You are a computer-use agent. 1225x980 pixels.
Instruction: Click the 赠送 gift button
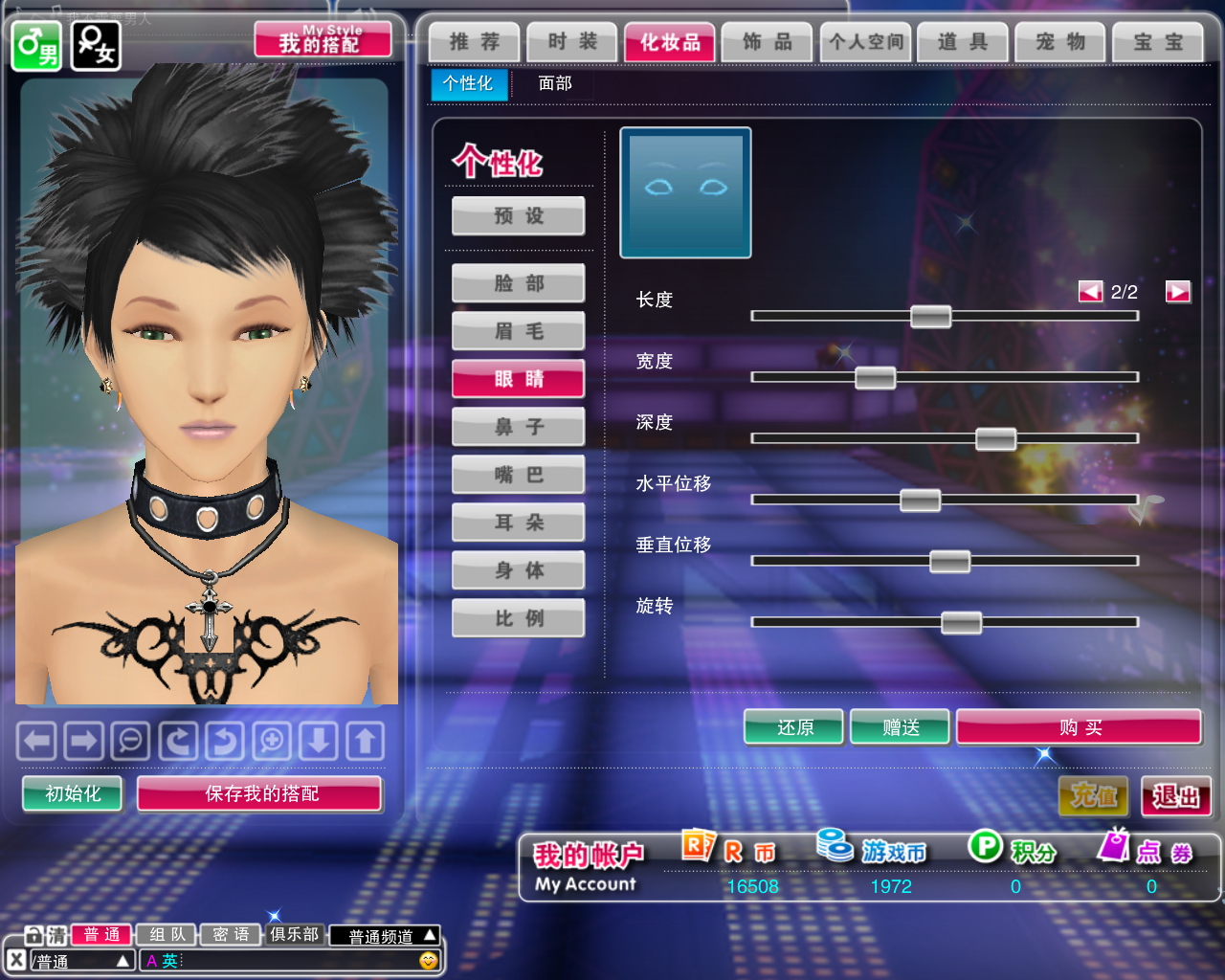tap(901, 727)
